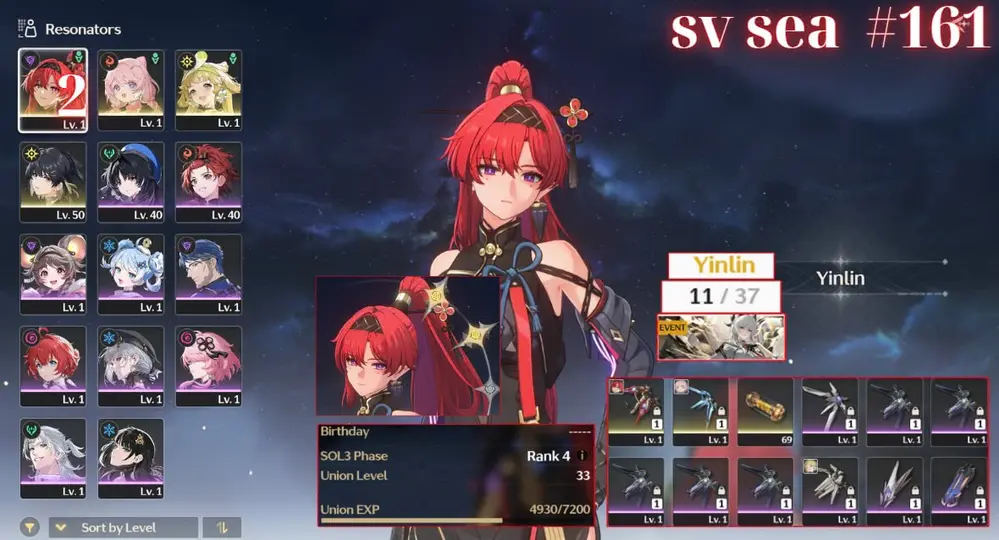Select the red-gold weapon with red-haired portrait
Screen dimensions: 999x540
click(x=636, y=411)
